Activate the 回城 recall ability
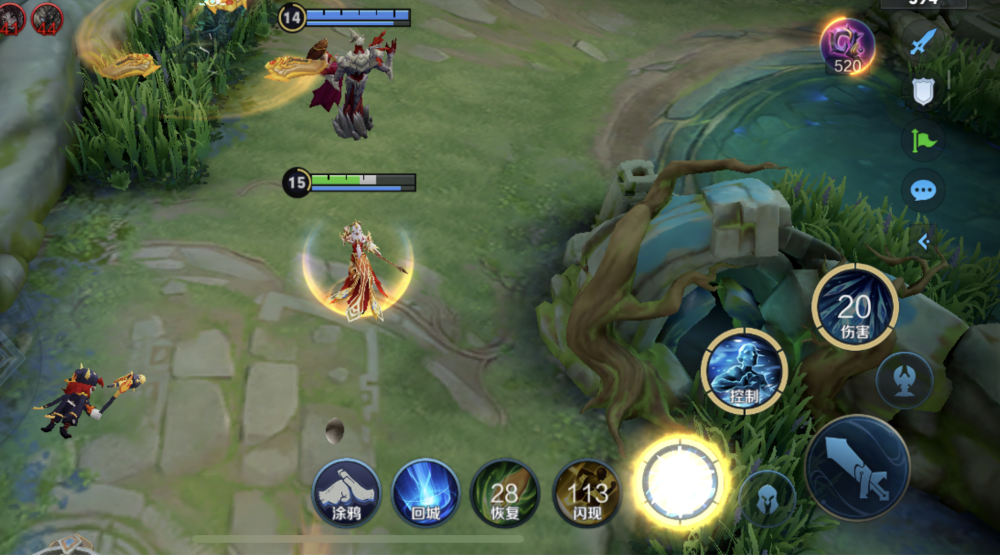1000x555 pixels. [425, 492]
